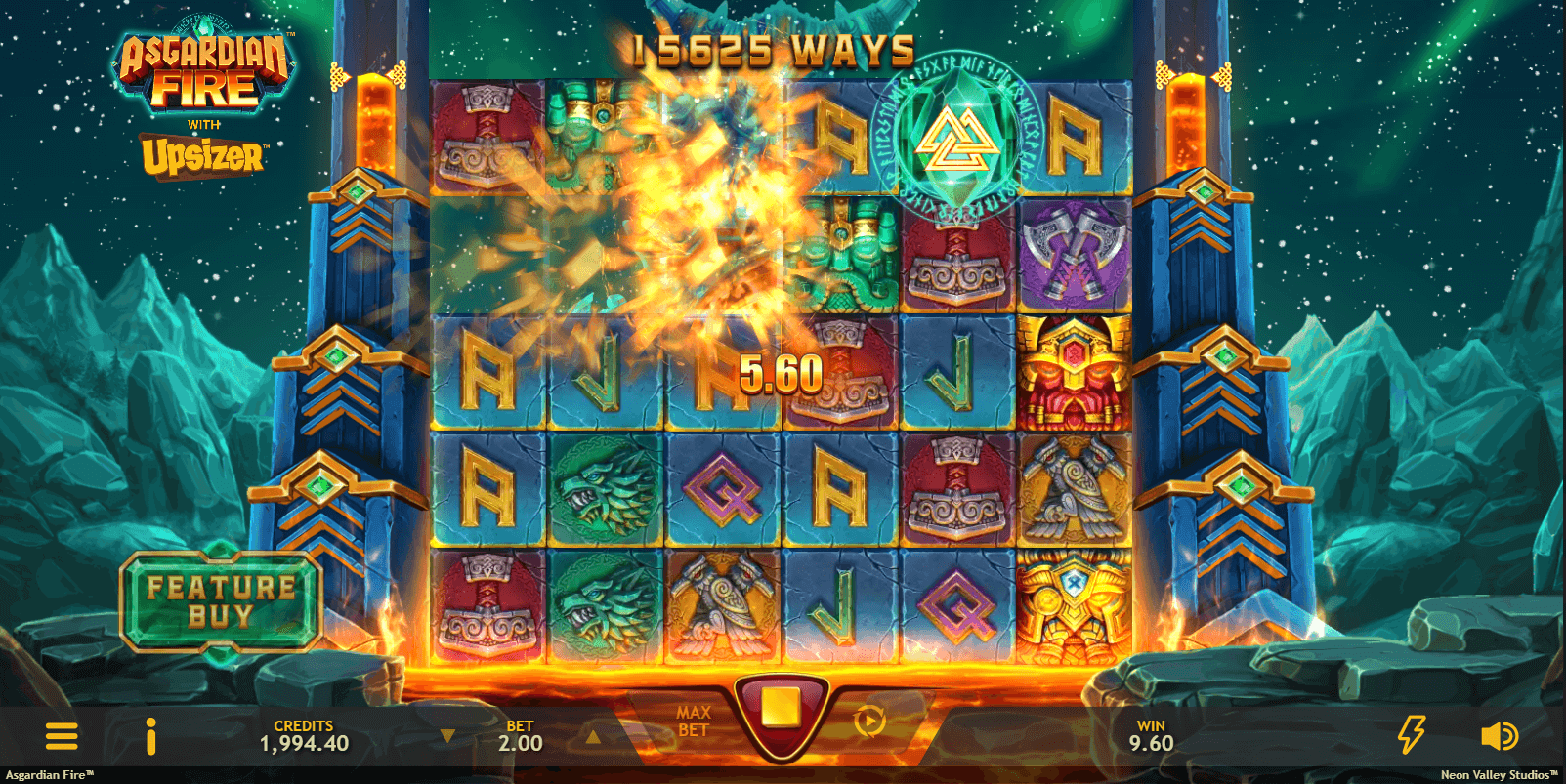1566x784 pixels.
Task: Open the Feature Buy panel
Action: click(x=222, y=601)
